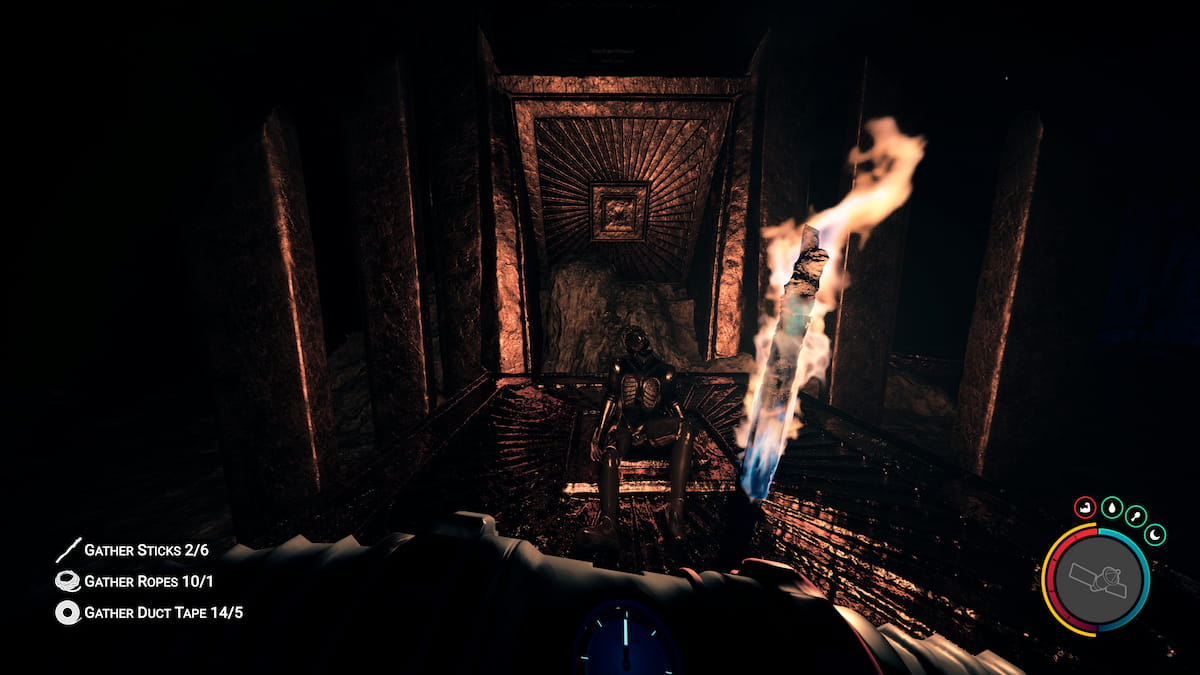The width and height of the screenshot is (1200, 675).
Task: Click the drumstick hunger status icon
Action: pos(1136,516)
